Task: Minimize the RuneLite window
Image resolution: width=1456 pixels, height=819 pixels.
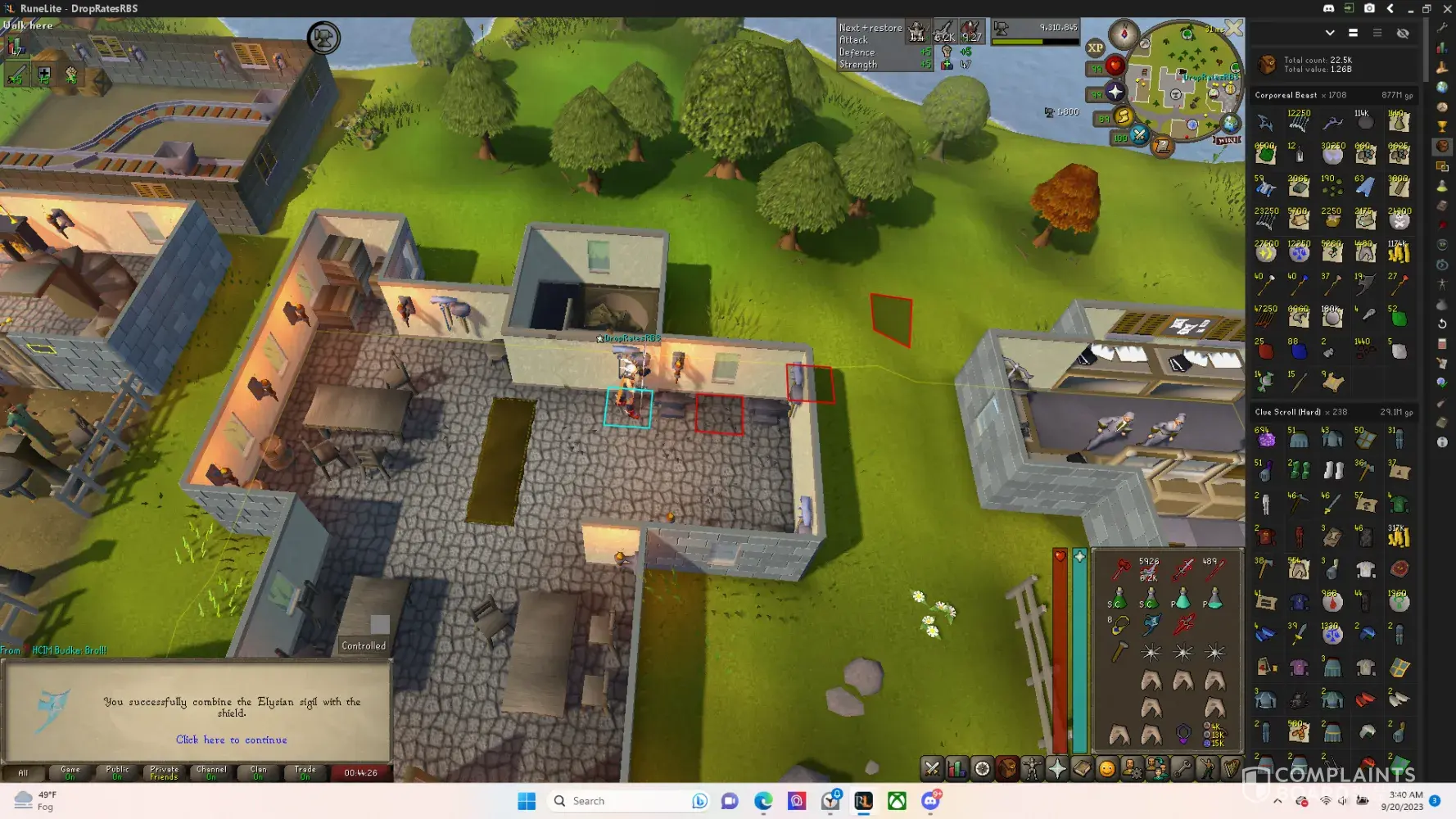Action: [x=1410, y=8]
